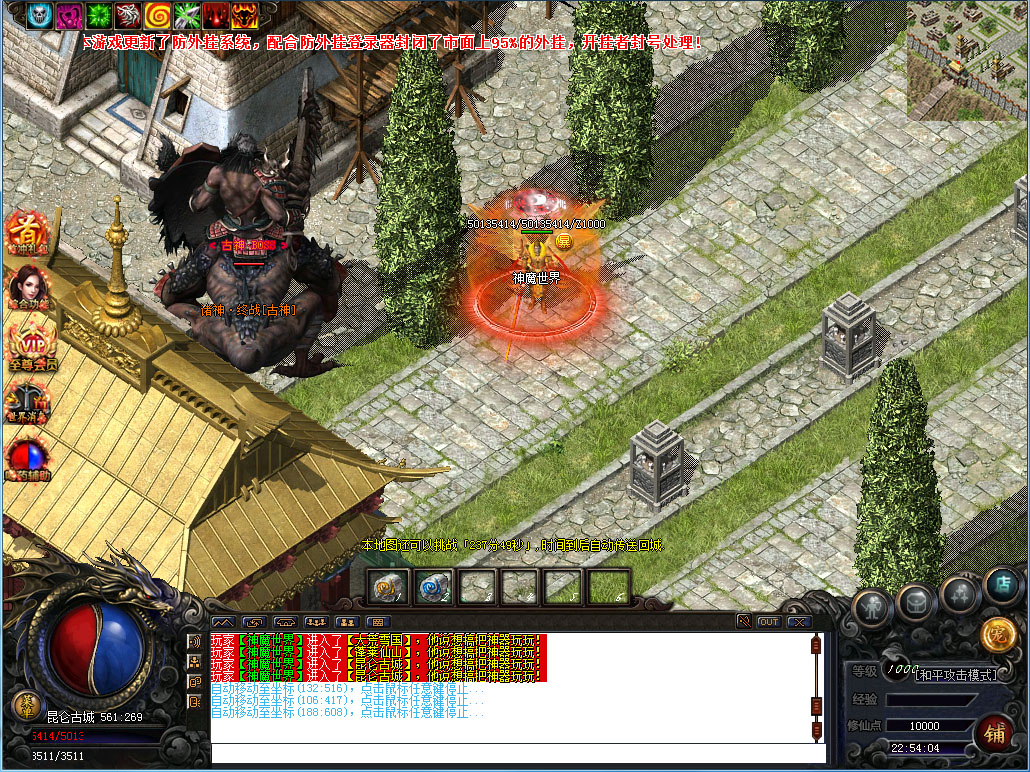Screen dimensions: 1030x772
Task: Activate the flaming demon head skill
Action: 245,15
